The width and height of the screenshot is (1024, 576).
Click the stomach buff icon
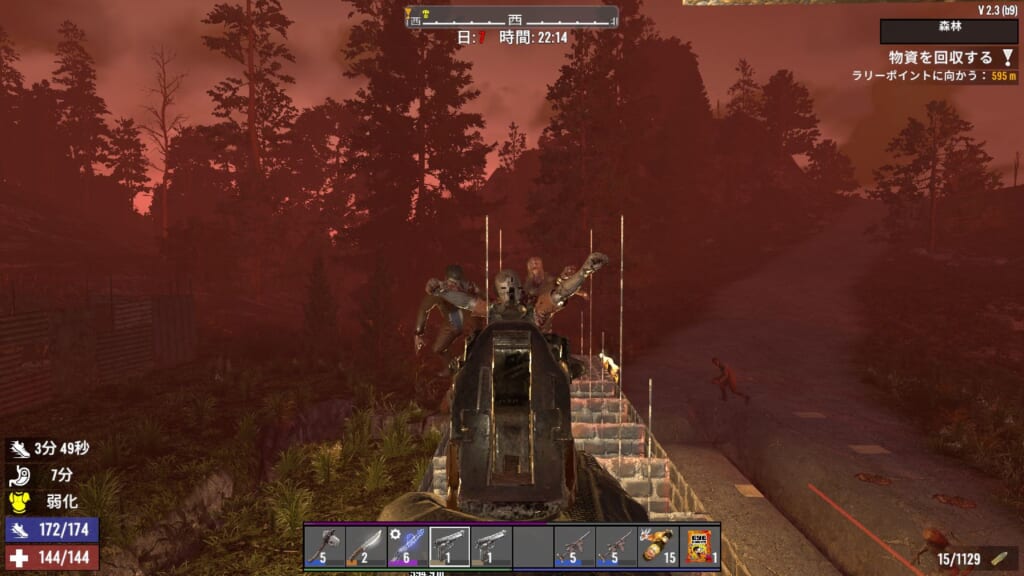21,476
